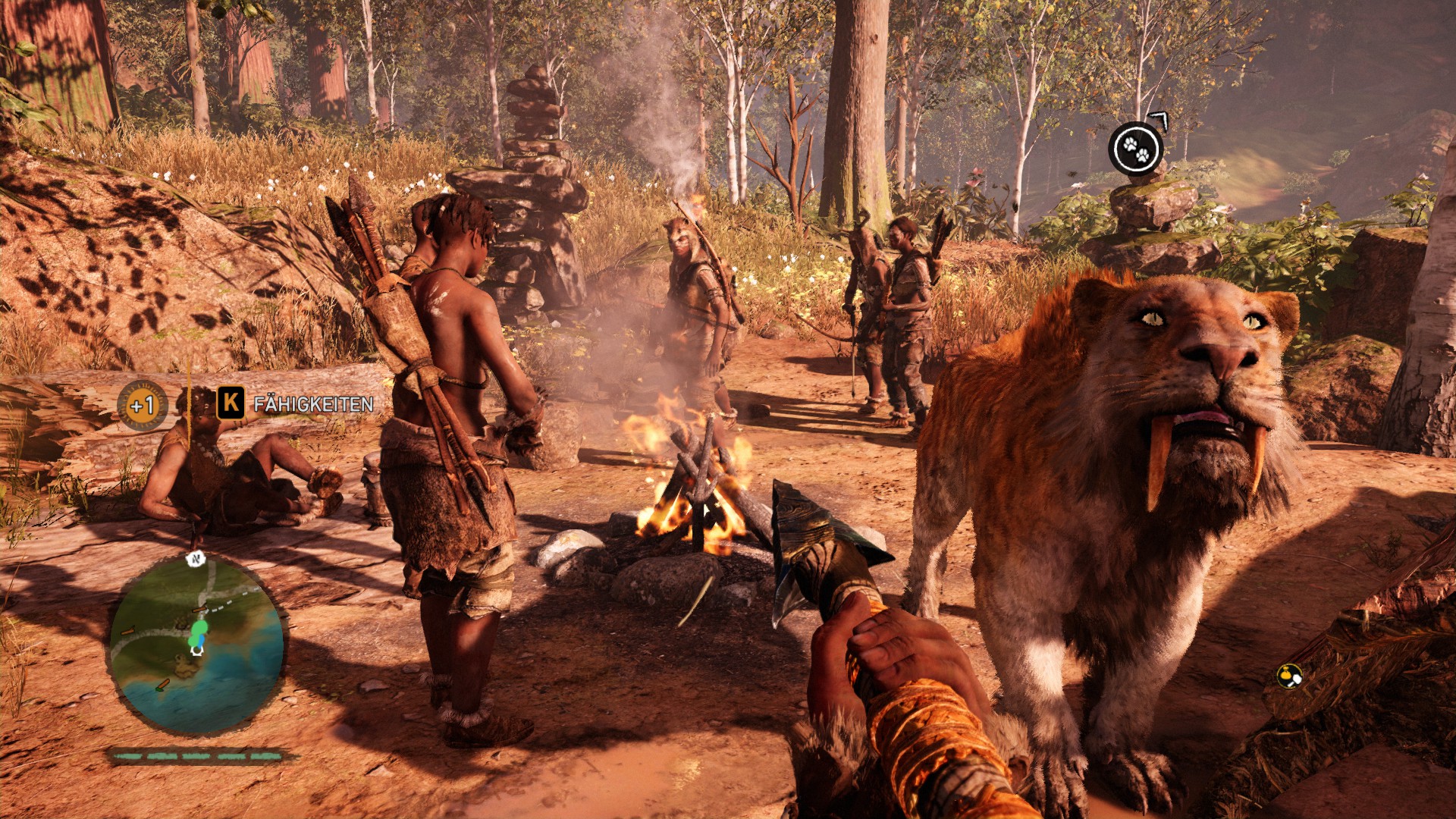Click the segmented XP bar under the minimap
Screen dimensions: 1456x819
coord(197,755)
